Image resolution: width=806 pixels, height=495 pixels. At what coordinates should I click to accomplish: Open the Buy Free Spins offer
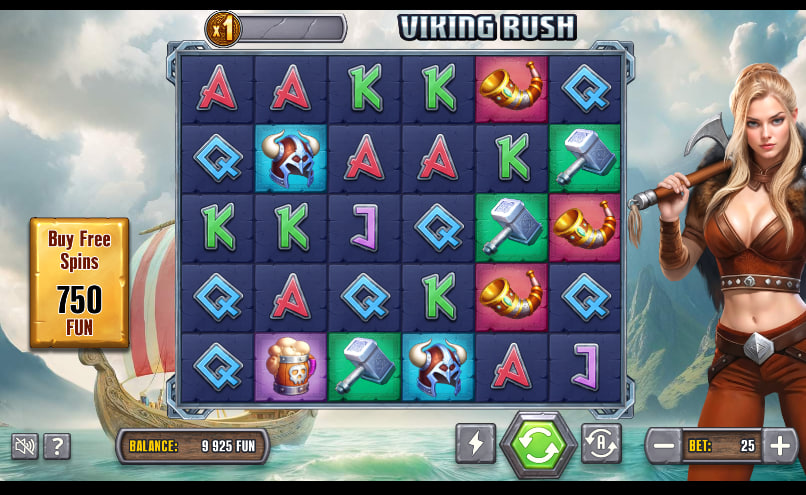pyautogui.click(x=79, y=282)
